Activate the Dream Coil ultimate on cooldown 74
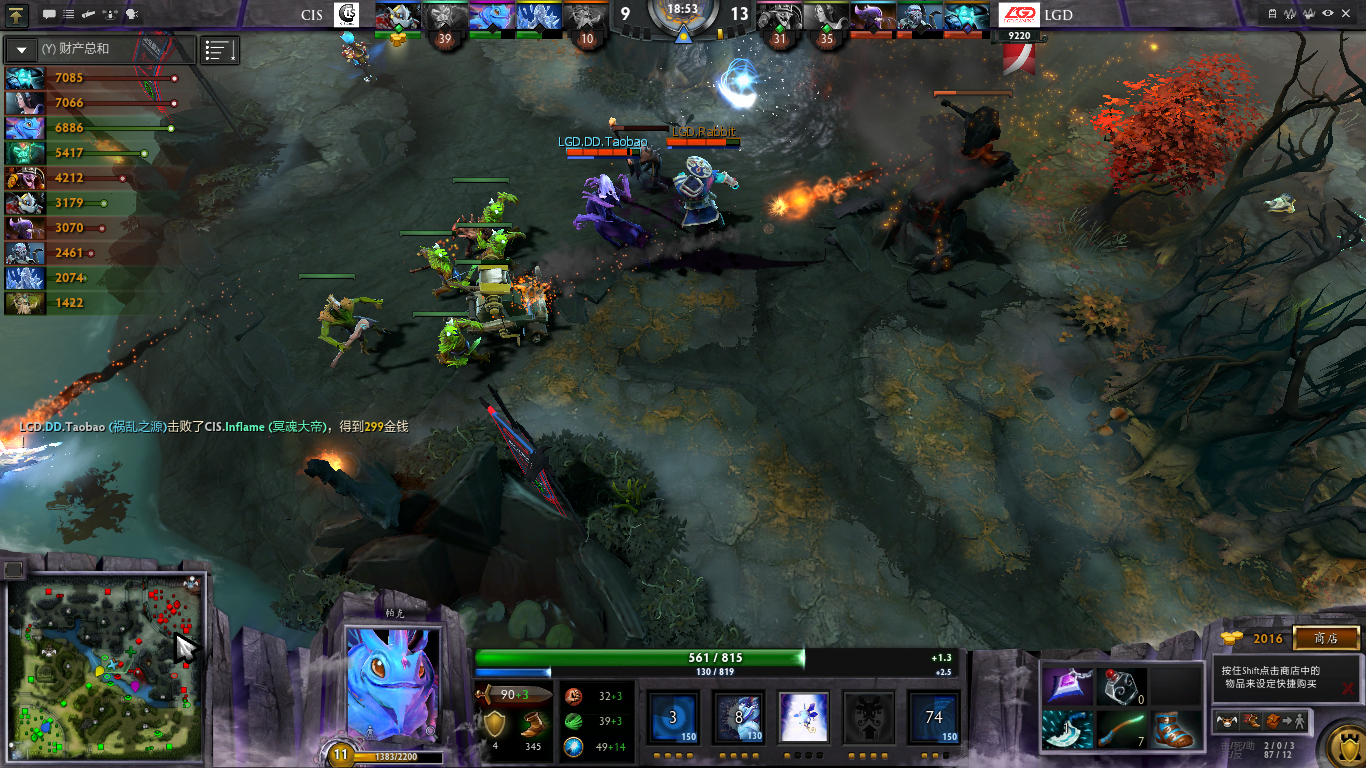The image size is (1366, 768). pos(933,717)
